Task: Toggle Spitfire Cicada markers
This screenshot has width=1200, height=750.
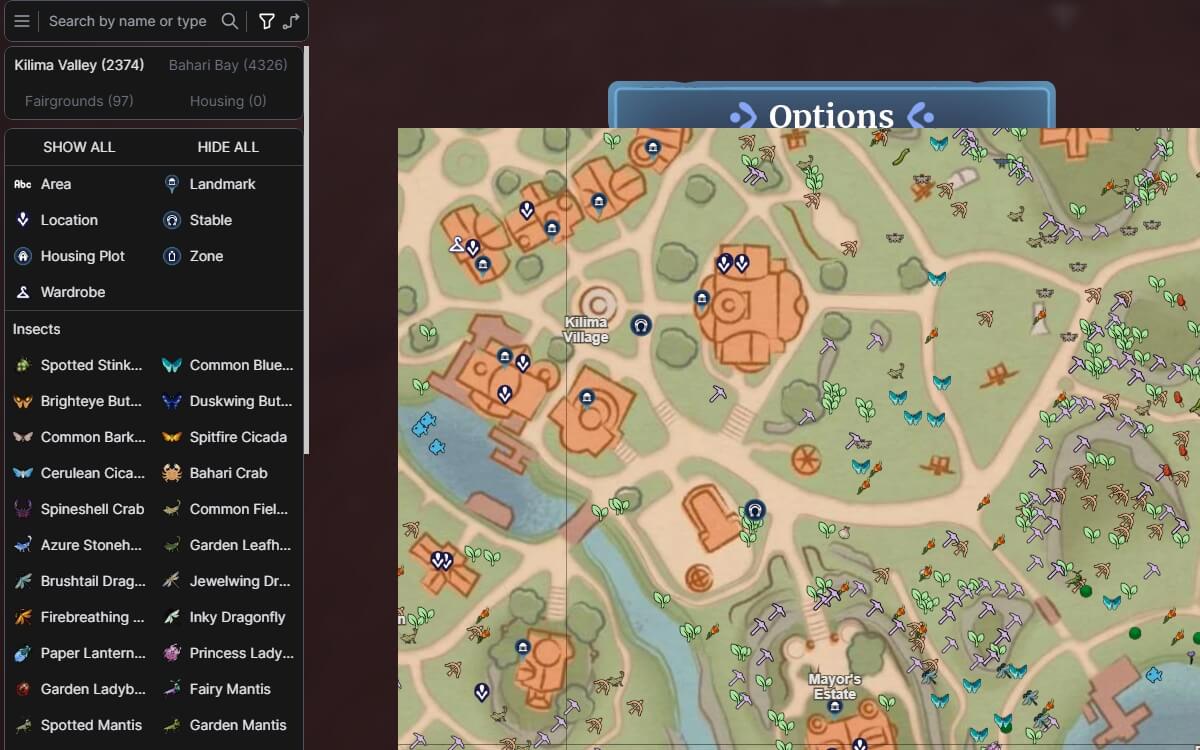Action: pyautogui.click(x=237, y=437)
